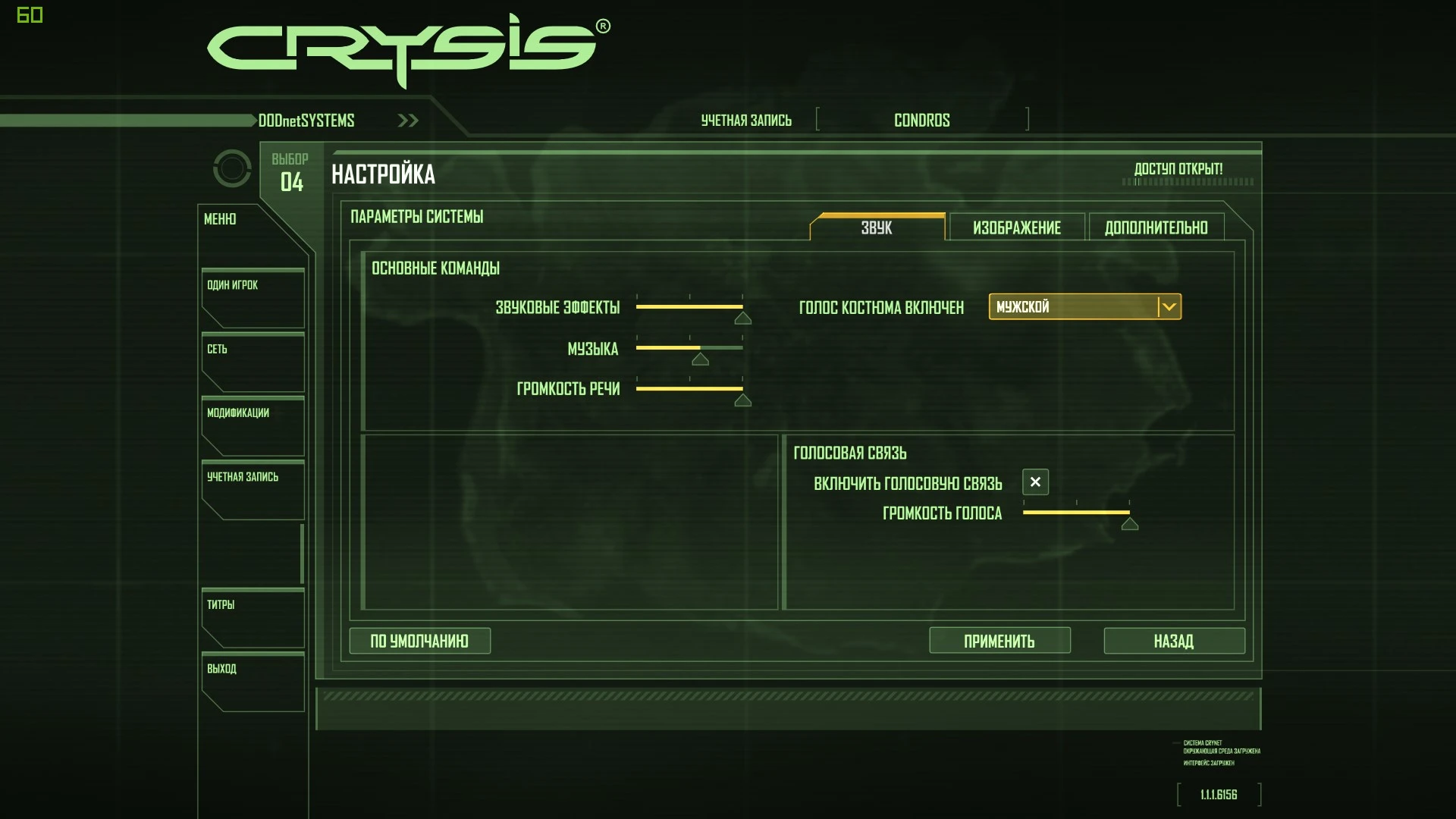
Task: Click the circular CryNet emblem near Выбор 04
Action: click(x=232, y=168)
